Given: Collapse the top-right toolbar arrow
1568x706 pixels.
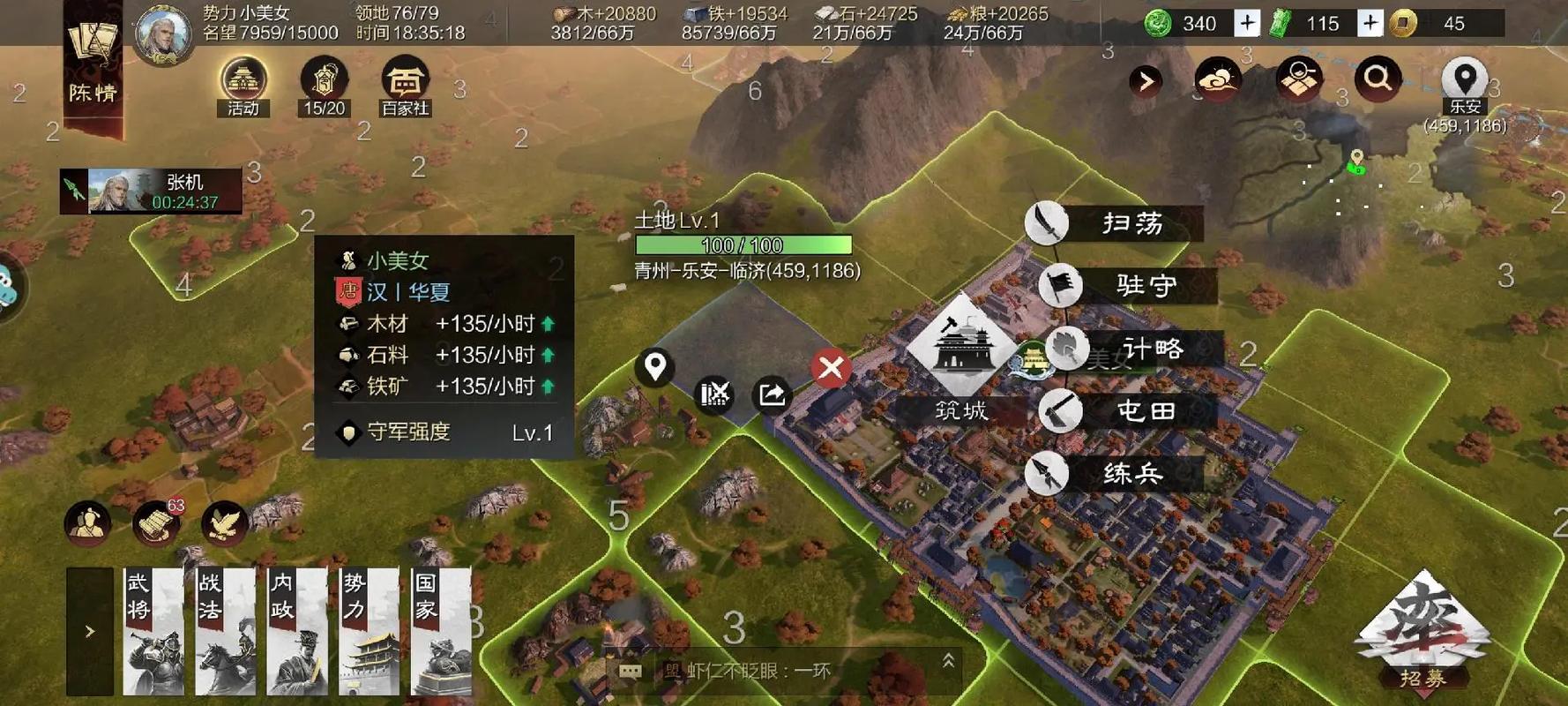Looking at the screenshot, I should click(1144, 79).
